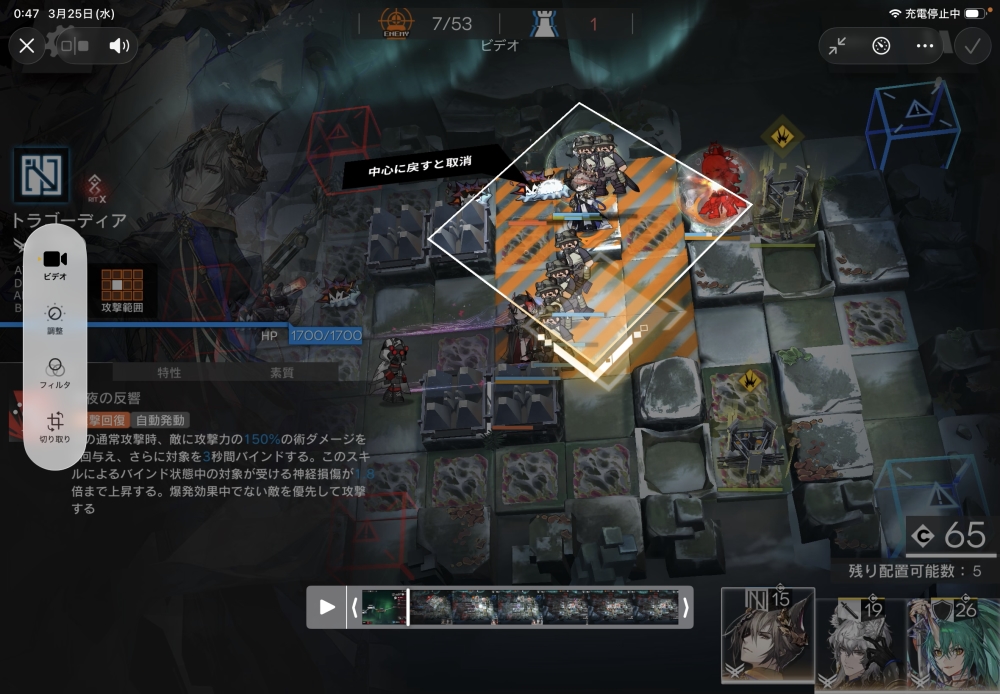1000x694 pixels.
Task: Click the left trim handle of the timeline
Action: tap(354, 607)
